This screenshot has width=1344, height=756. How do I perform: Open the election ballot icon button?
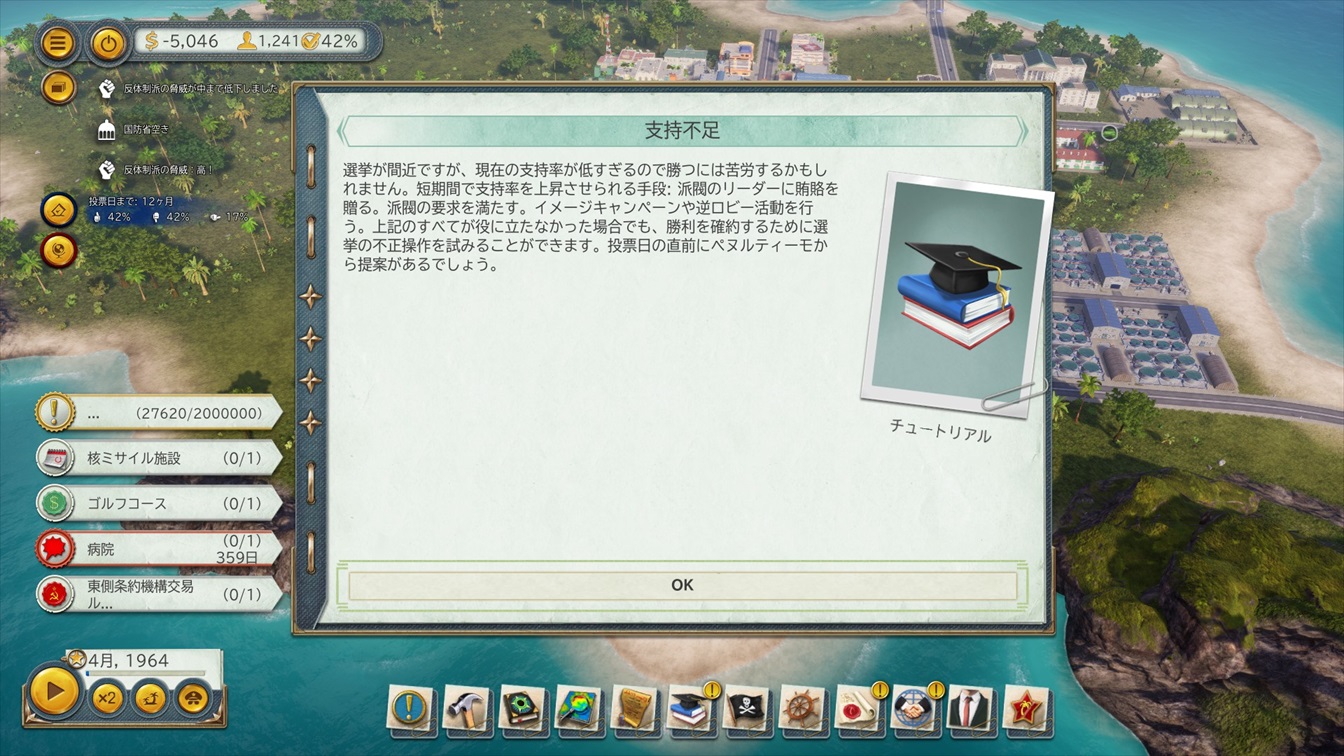point(58,210)
